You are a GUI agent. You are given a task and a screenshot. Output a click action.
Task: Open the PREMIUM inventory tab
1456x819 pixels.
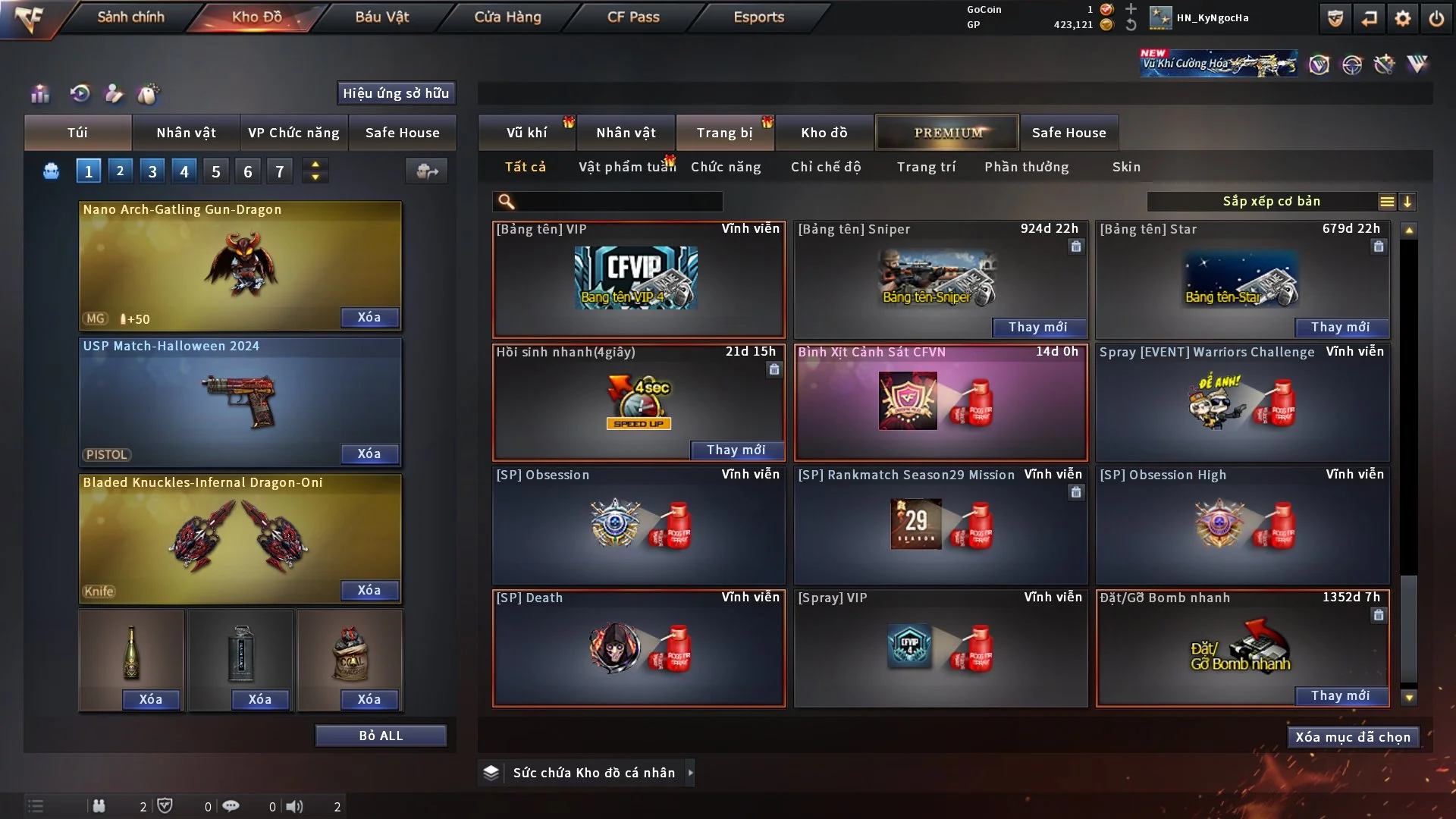point(947,133)
